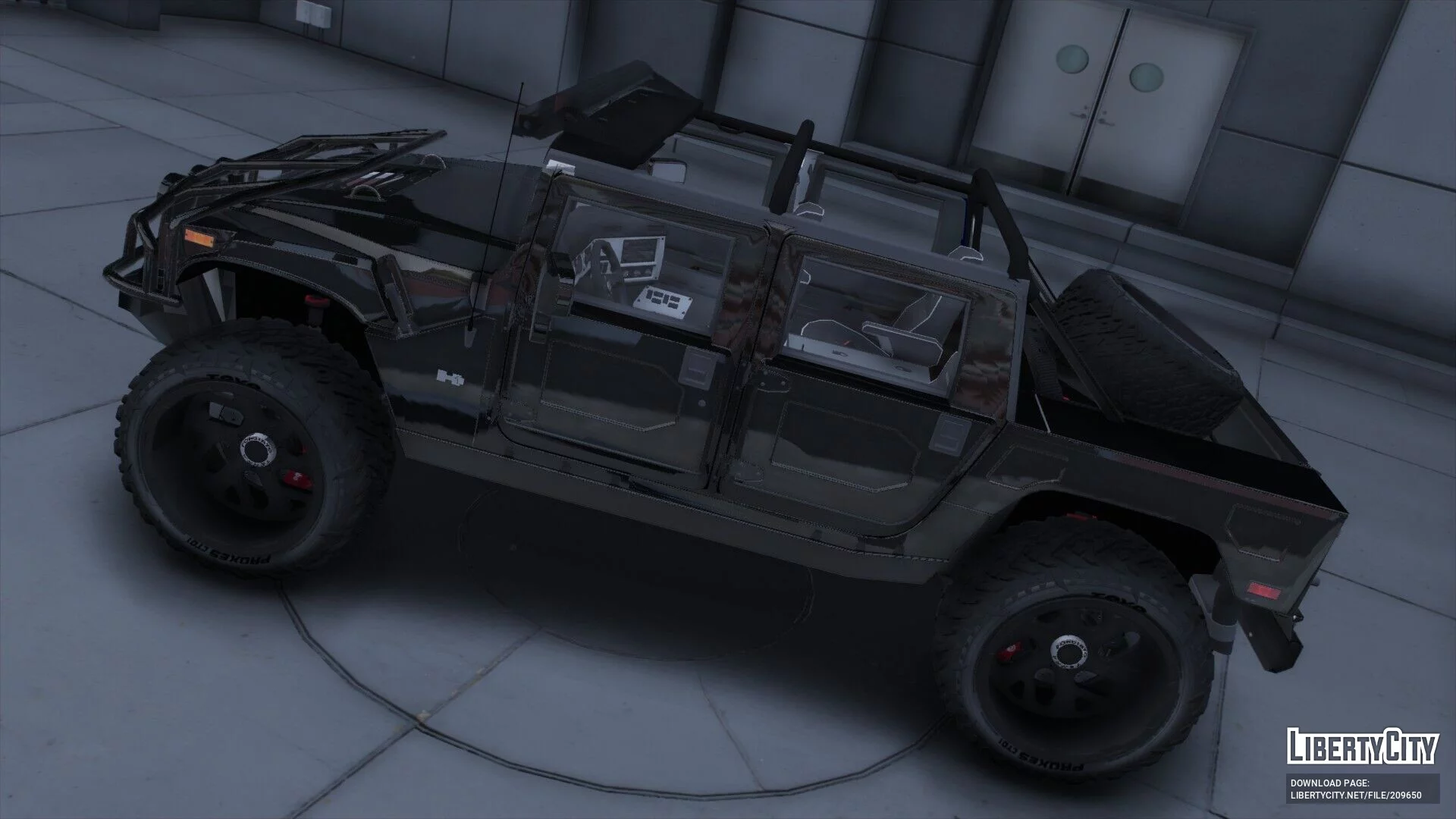Click the LibertyCity logo watermark

click(x=1362, y=745)
